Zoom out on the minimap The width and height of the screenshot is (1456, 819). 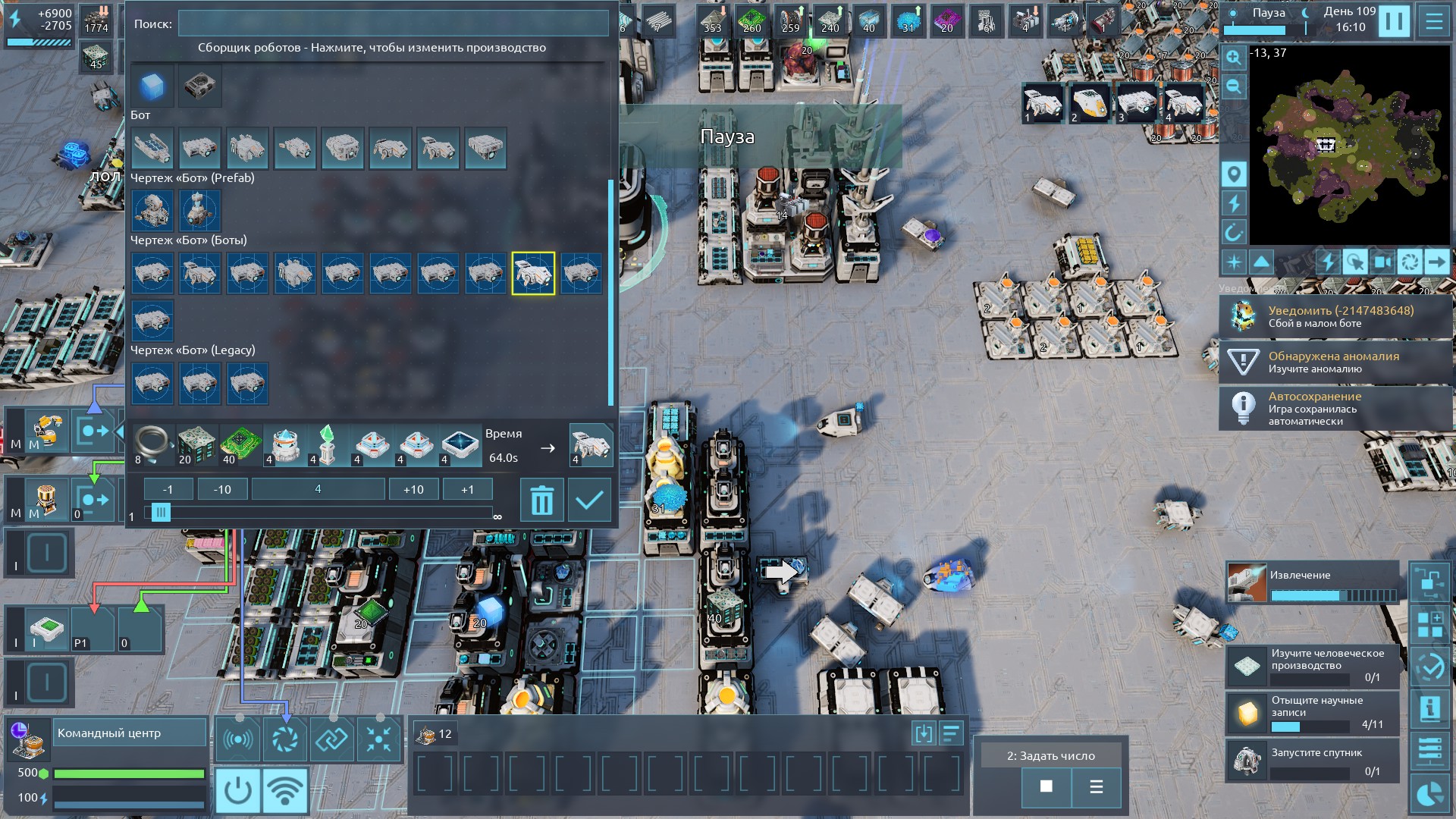[1234, 86]
